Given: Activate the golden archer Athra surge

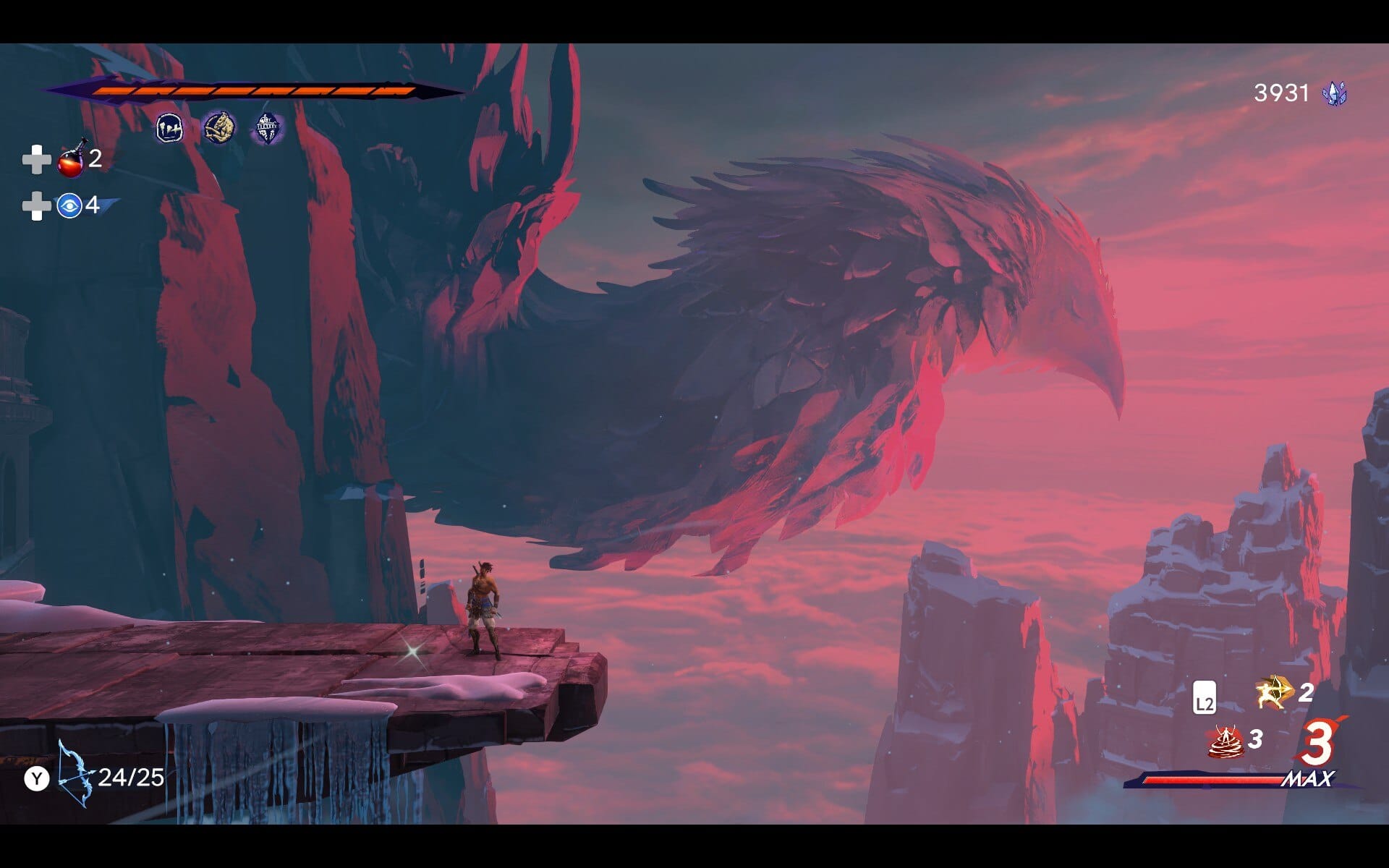Looking at the screenshot, I should (x=1273, y=693).
